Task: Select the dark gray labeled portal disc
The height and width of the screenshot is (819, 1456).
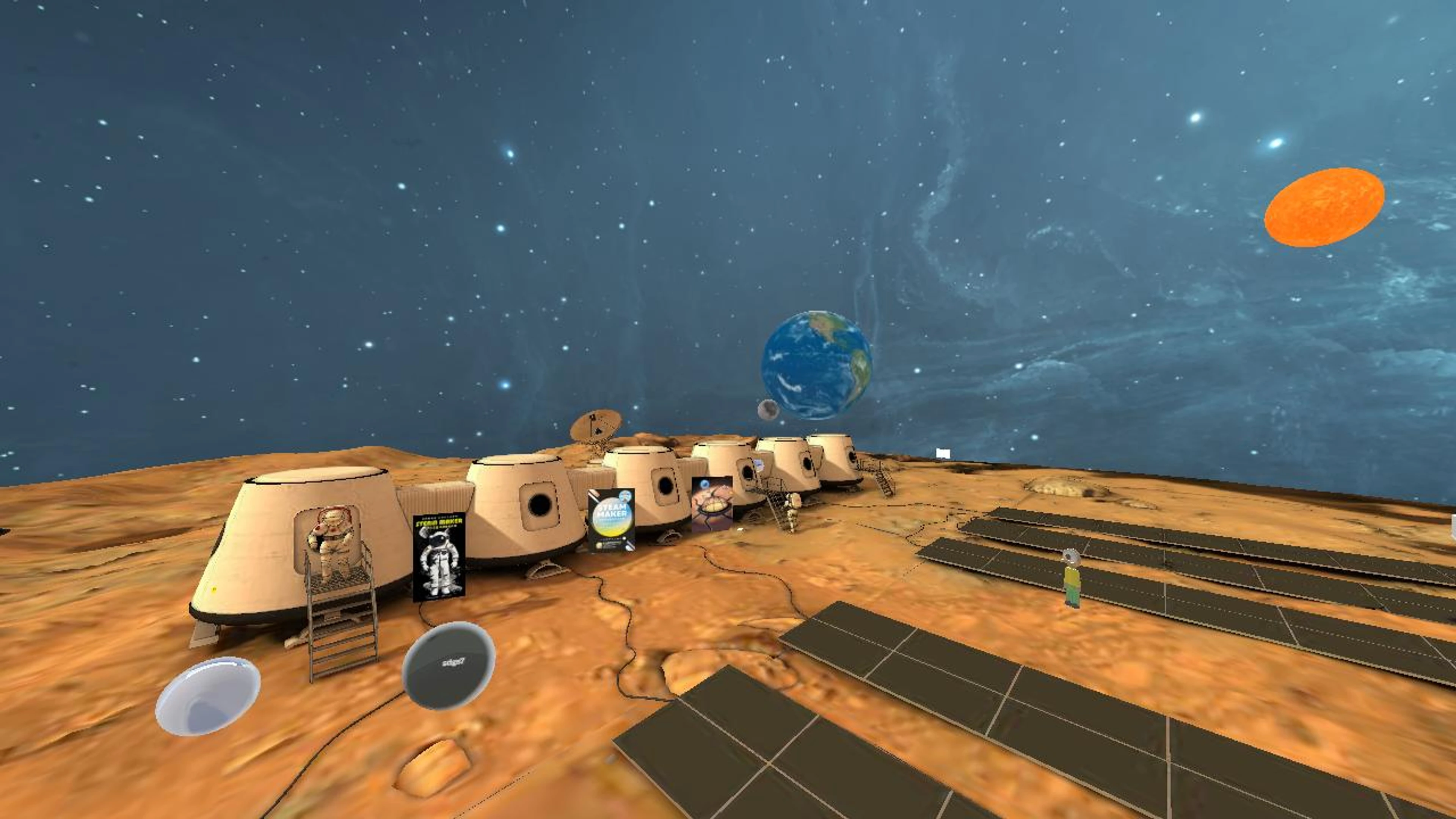Action: [448, 665]
